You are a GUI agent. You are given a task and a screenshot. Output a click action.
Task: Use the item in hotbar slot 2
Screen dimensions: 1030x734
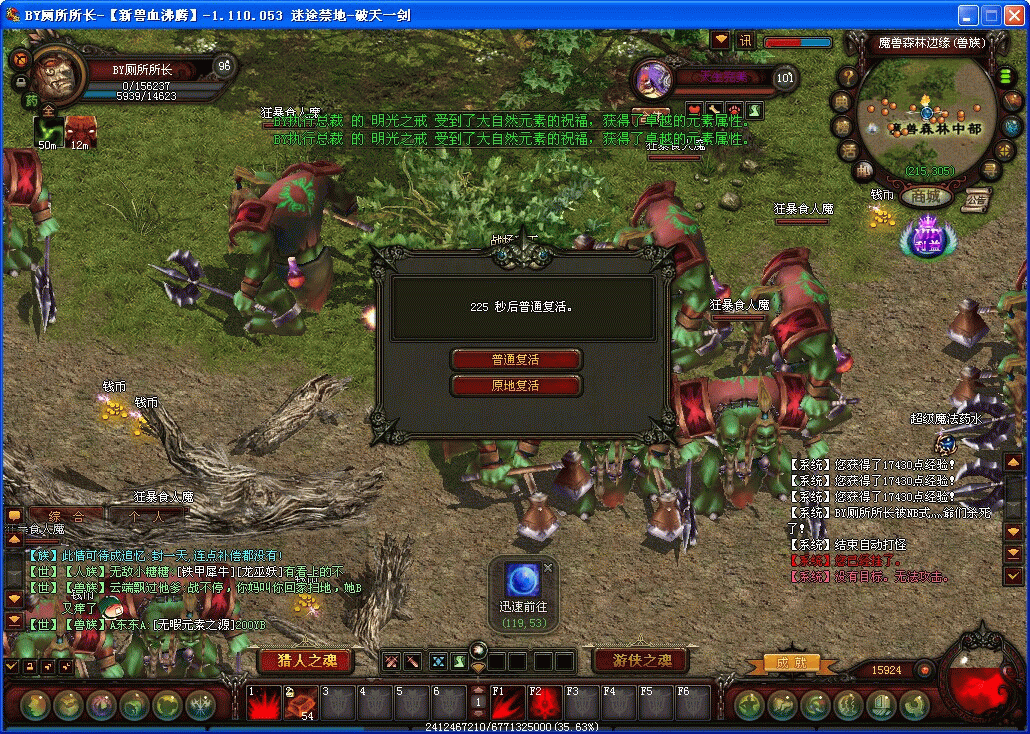(301, 703)
